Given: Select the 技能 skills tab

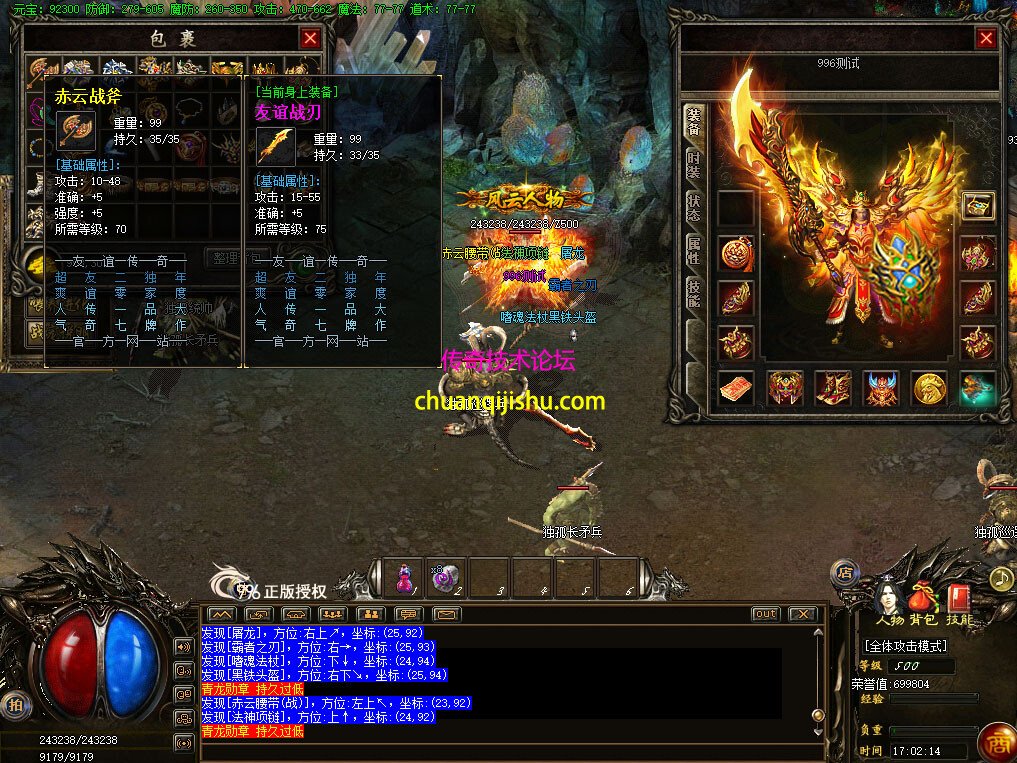Looking at the screenshot, I should click(694, 291).
